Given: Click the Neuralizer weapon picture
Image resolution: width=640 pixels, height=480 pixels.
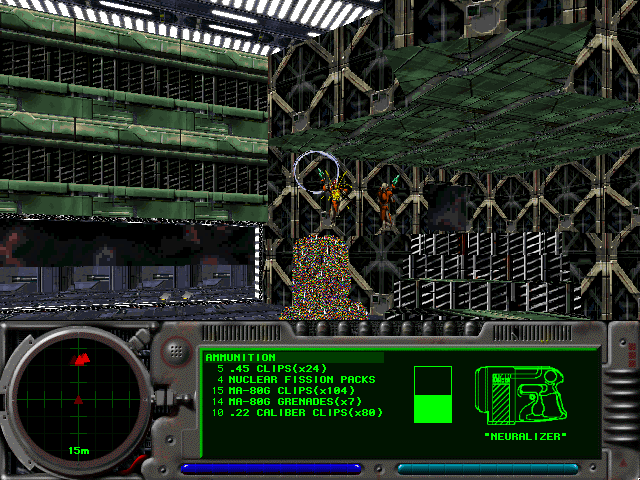Looking at the screenshot, I should (x=525, y=396).
